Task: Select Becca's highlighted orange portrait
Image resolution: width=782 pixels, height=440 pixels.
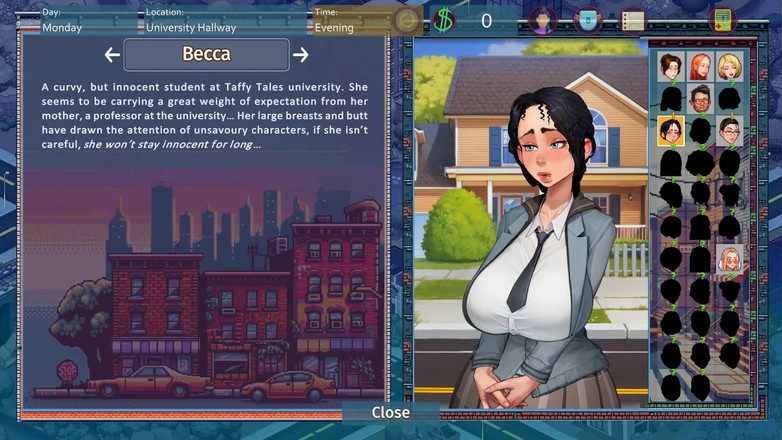Action: 670,131
